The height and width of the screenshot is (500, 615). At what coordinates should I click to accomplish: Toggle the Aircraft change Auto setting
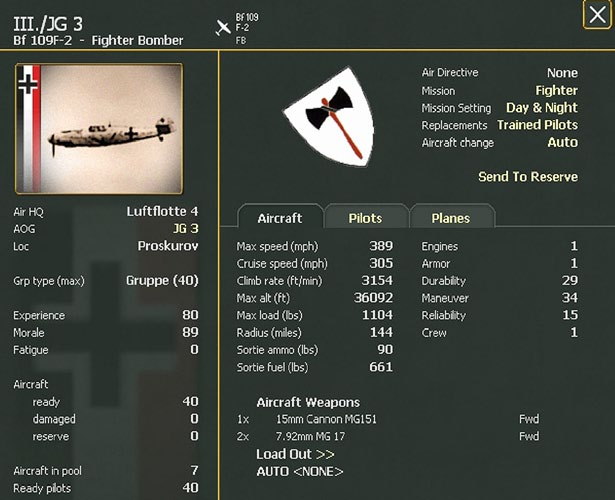click(562, 143)
